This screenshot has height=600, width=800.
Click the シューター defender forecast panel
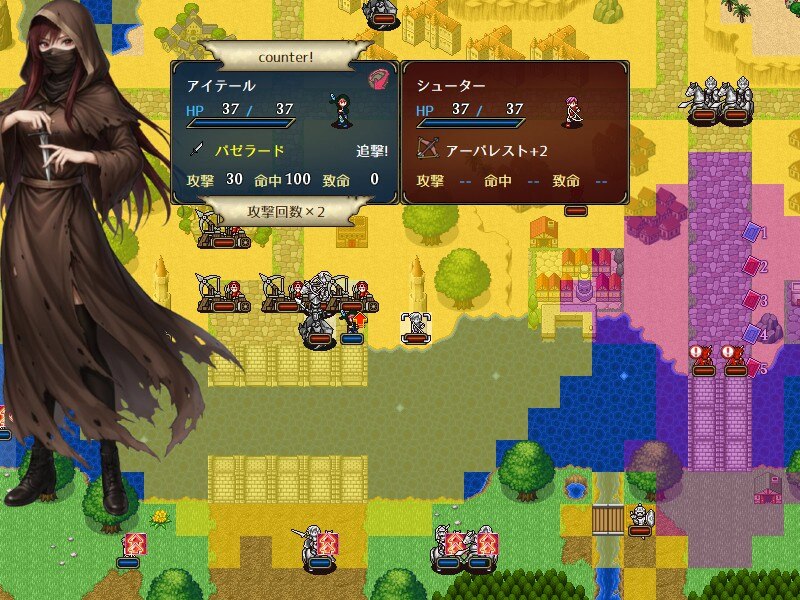[514, 133]
